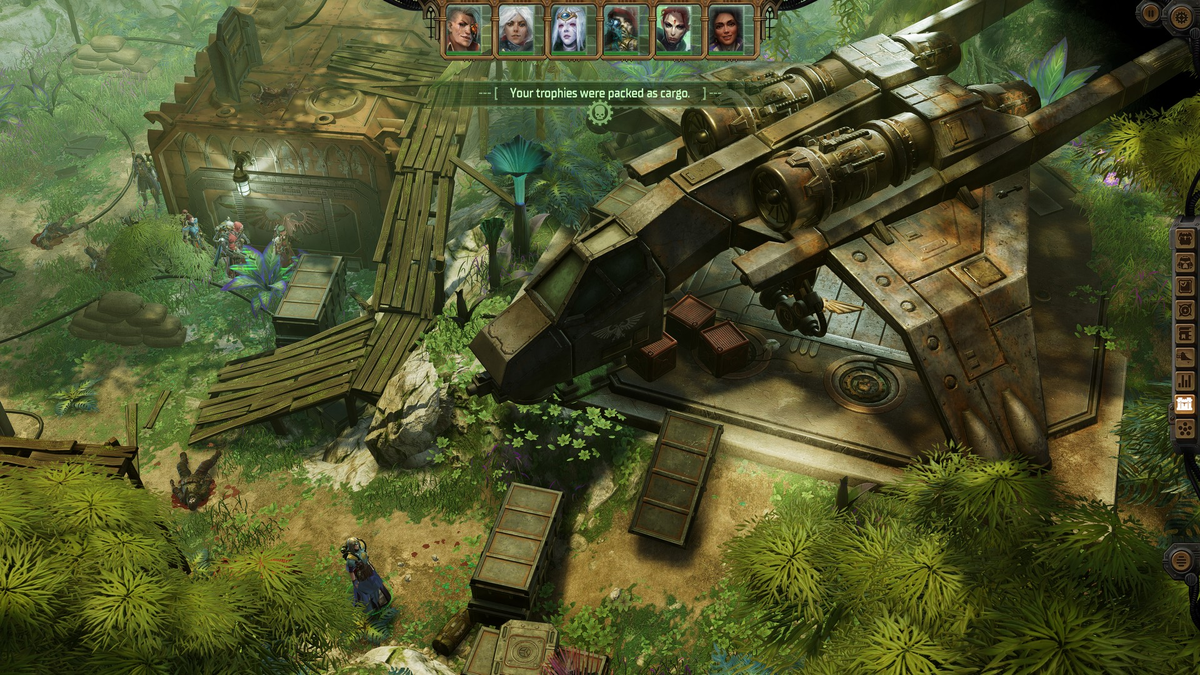The height and width of the screenshot is (675, 1200).
Task: Select the dark curly-haired woman portrait
Action: pos(730,29)
